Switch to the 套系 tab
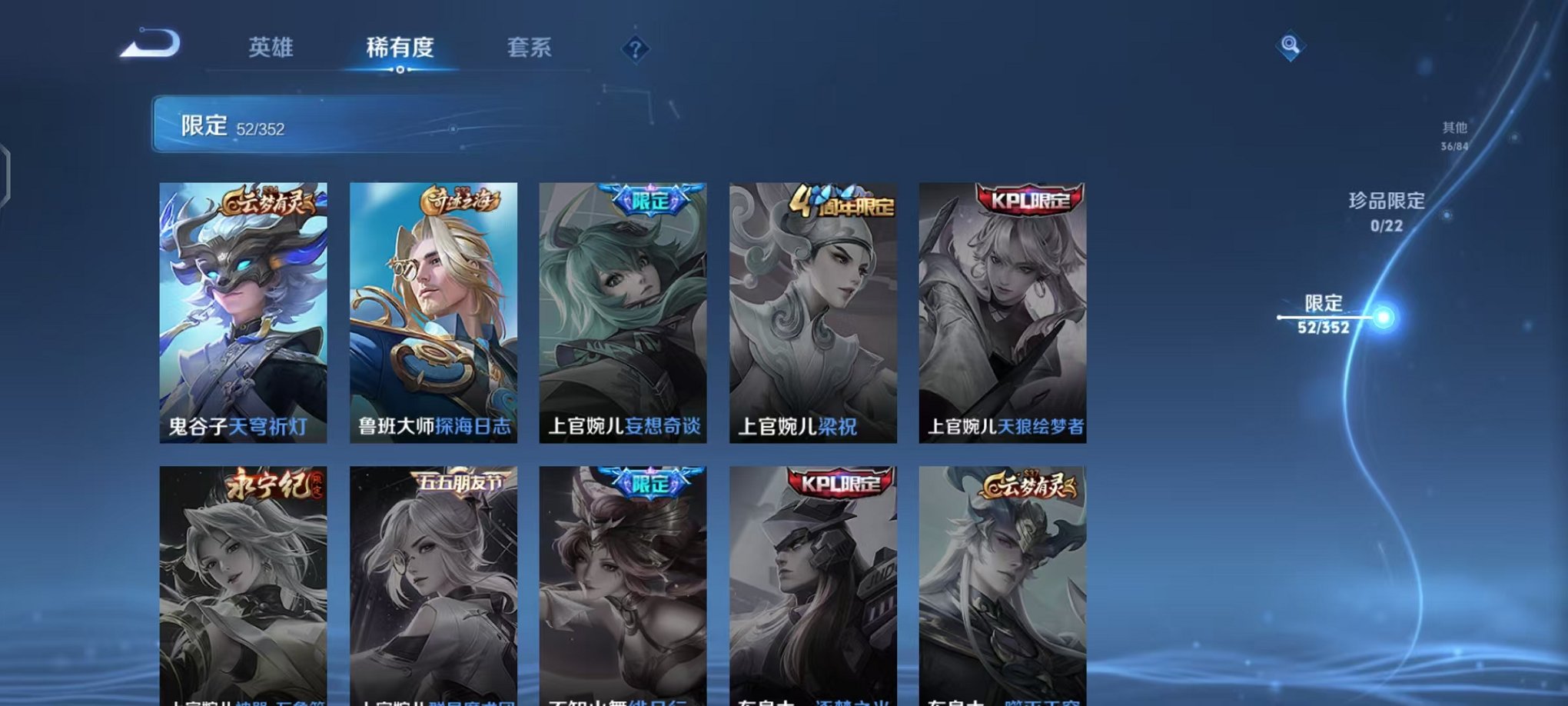1568x706 pixels. (527, 48)
